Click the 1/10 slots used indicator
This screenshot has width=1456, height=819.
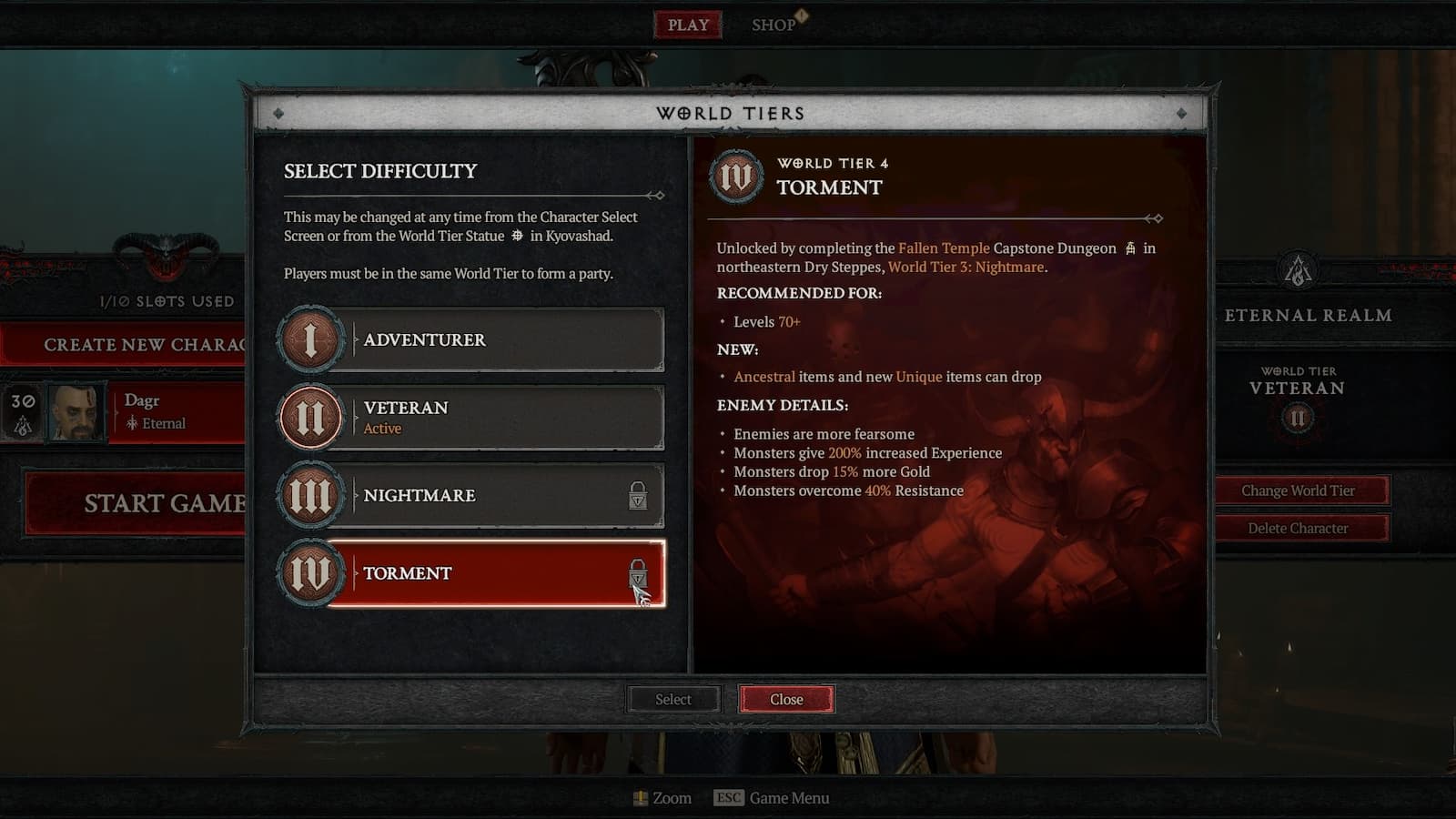tap(164, 300)
